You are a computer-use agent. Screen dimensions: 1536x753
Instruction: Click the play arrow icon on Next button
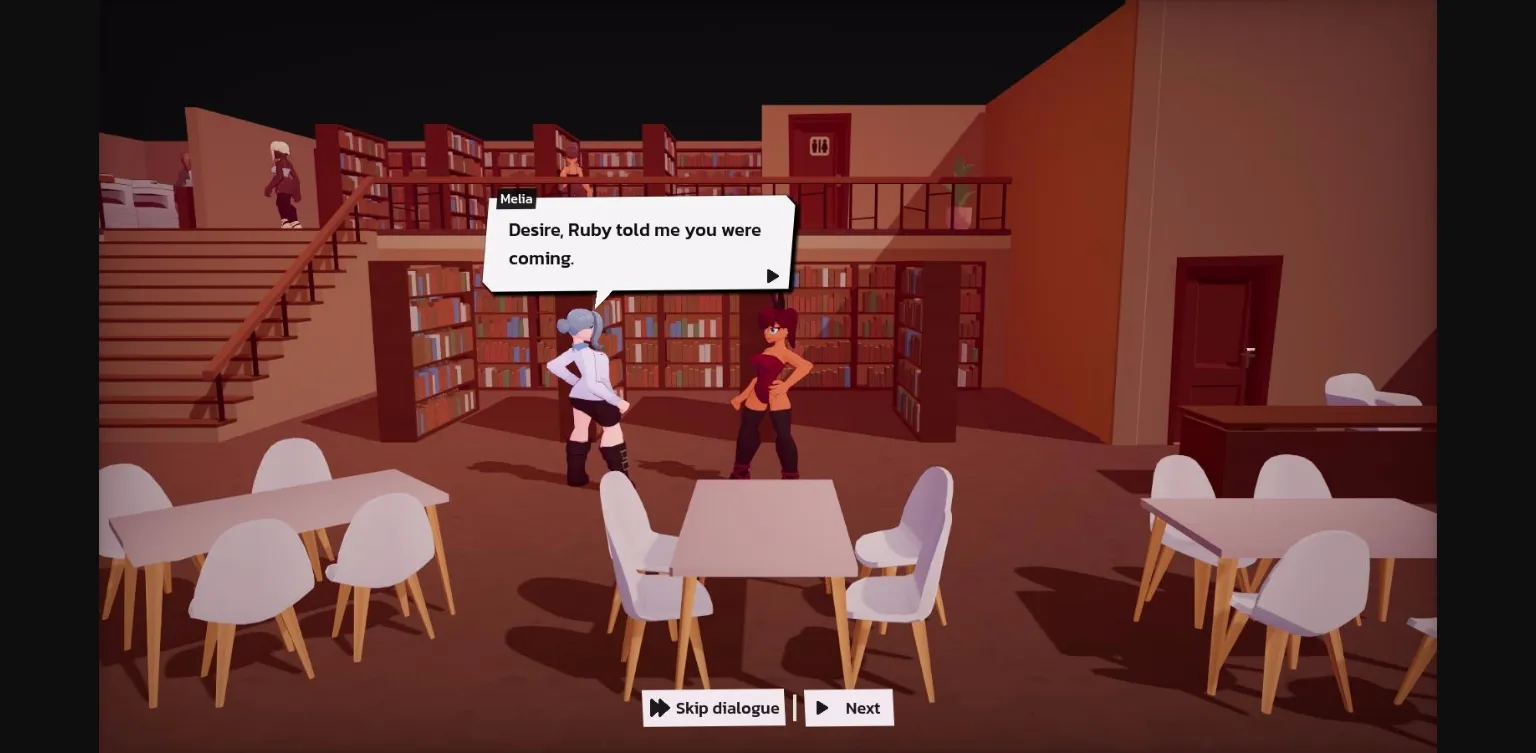point(824,708)
